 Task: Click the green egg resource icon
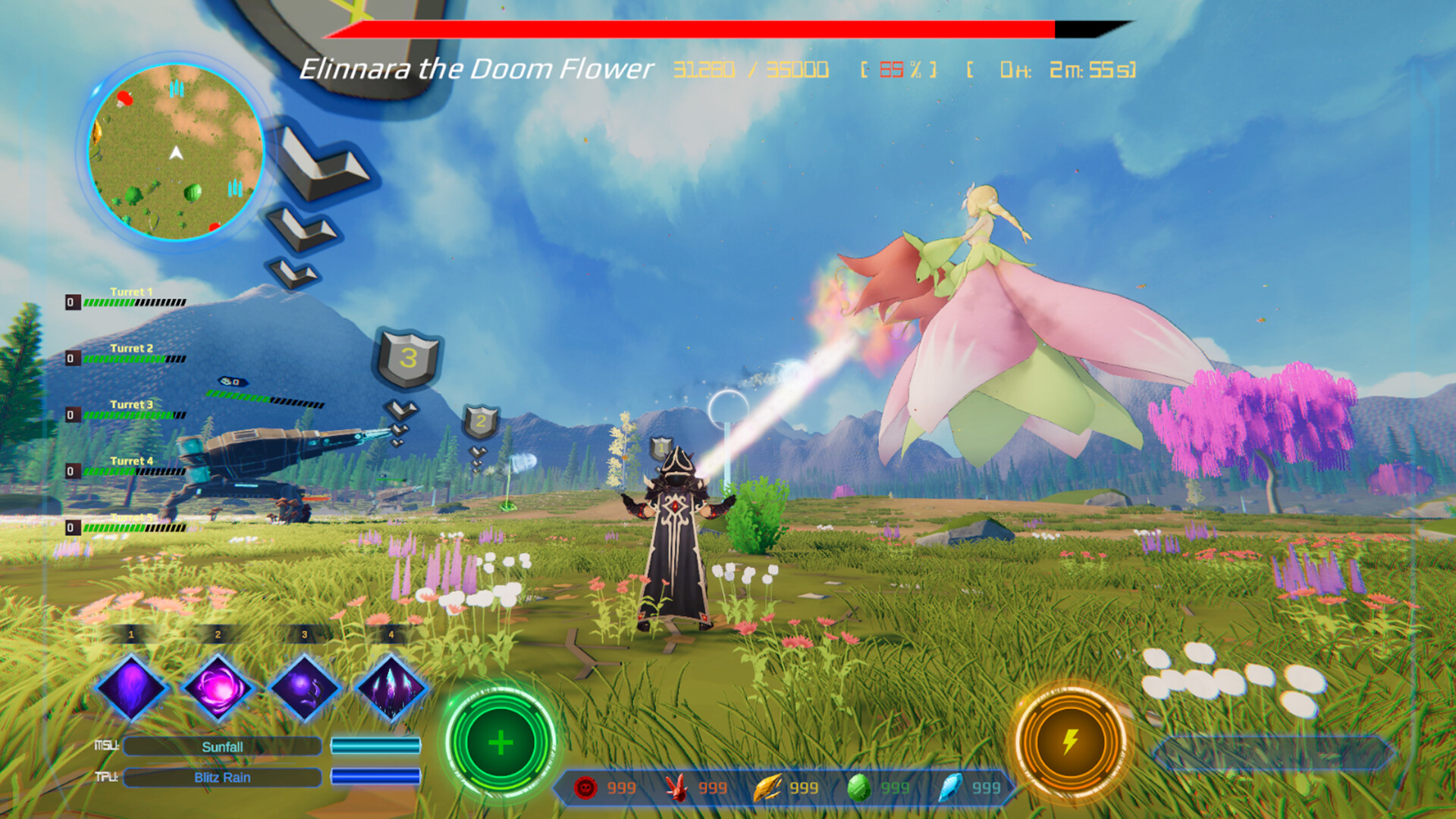coord(861,788)
